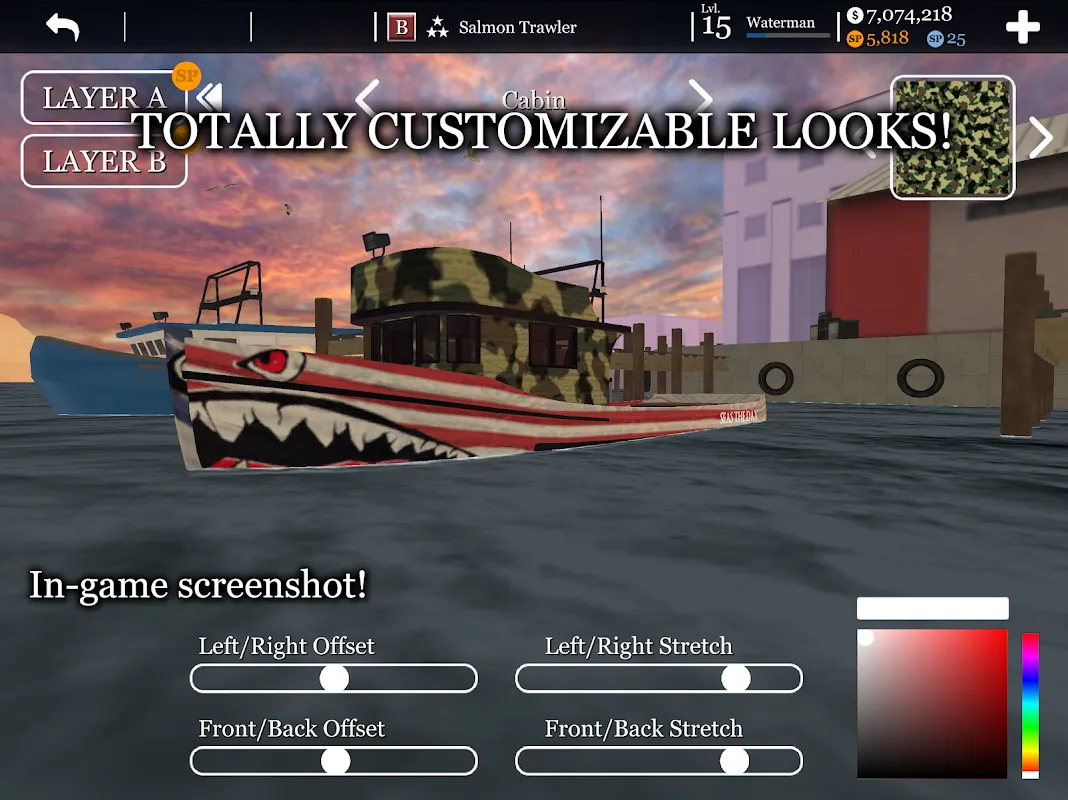1068x800 pixels.
Task: Switch to Layer B
Action: (x=103, y=161)
